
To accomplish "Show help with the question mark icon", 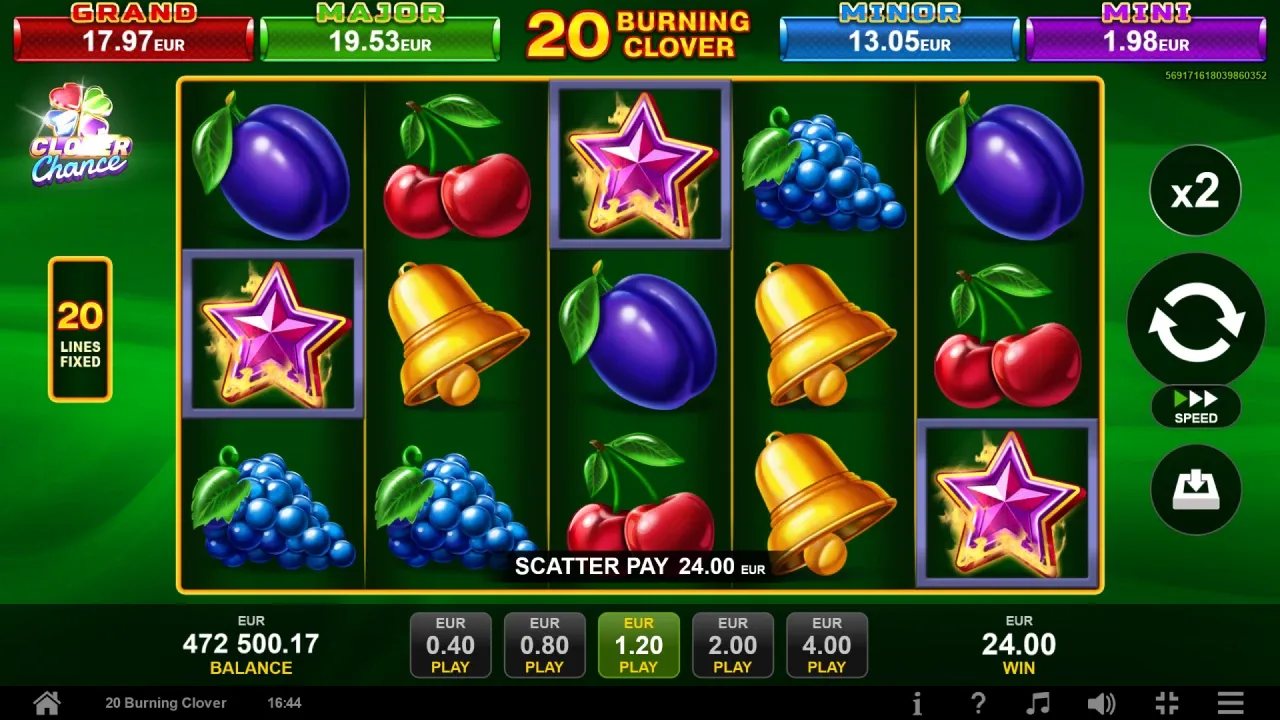I will [979, 703].
